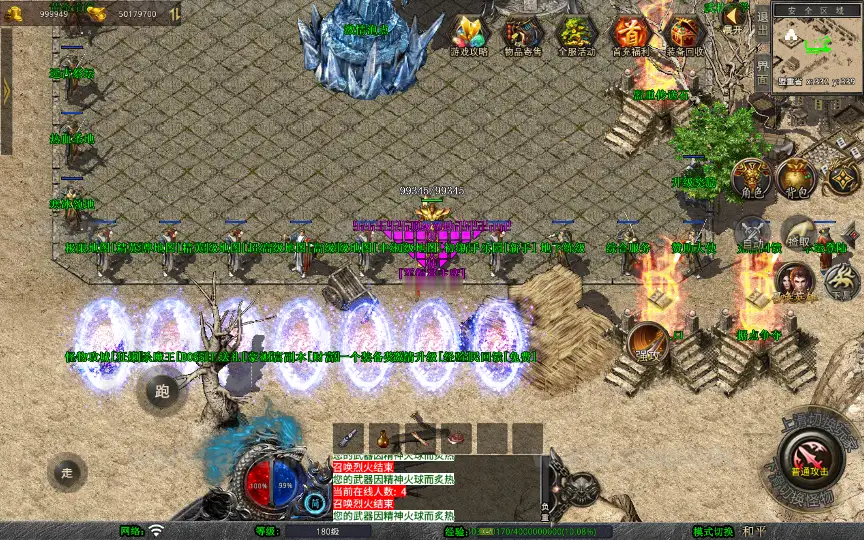
Task: Switch movement to 走 walk mode
Action: tap(67, 471)
